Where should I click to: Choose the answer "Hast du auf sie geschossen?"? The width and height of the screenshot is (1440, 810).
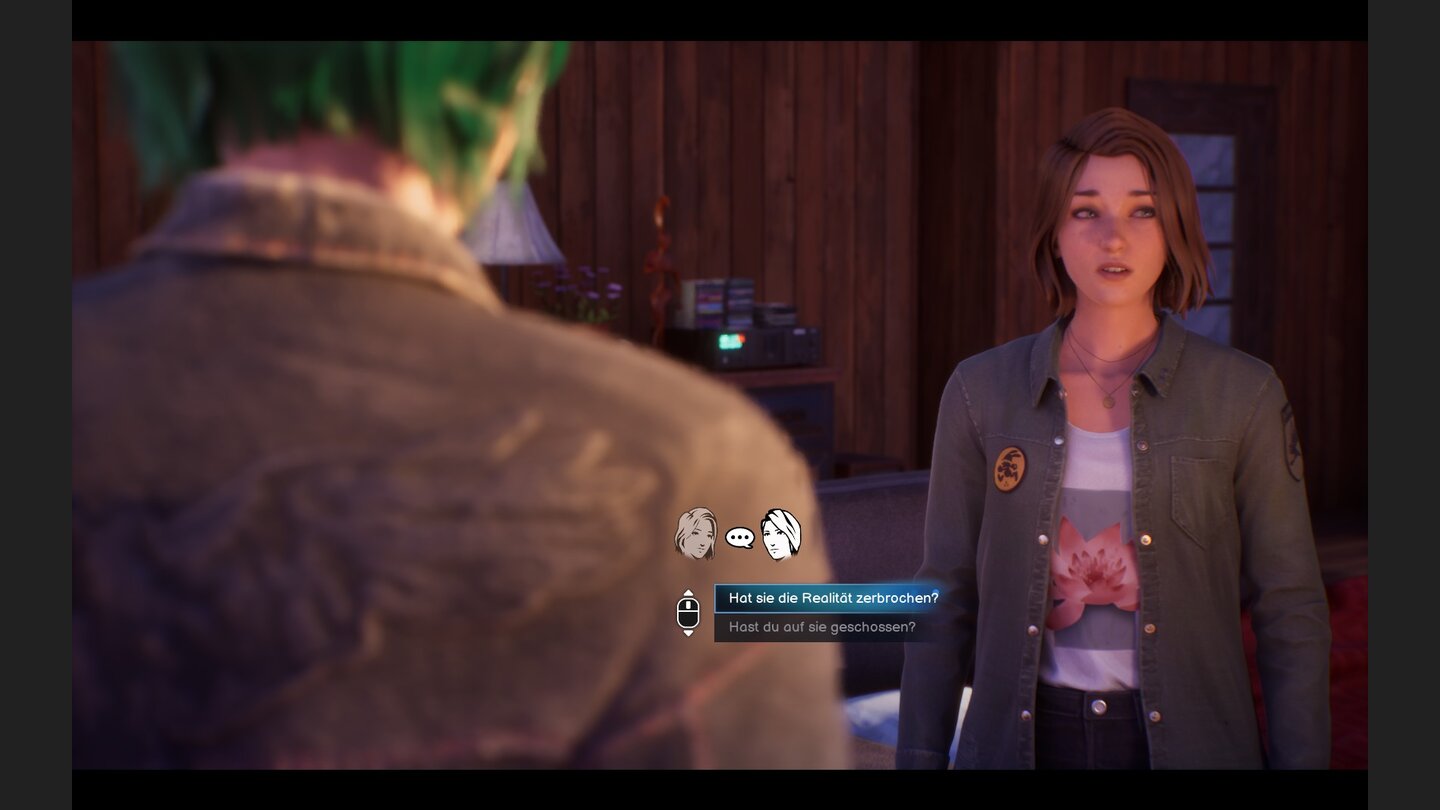click(x=823, y=627)
